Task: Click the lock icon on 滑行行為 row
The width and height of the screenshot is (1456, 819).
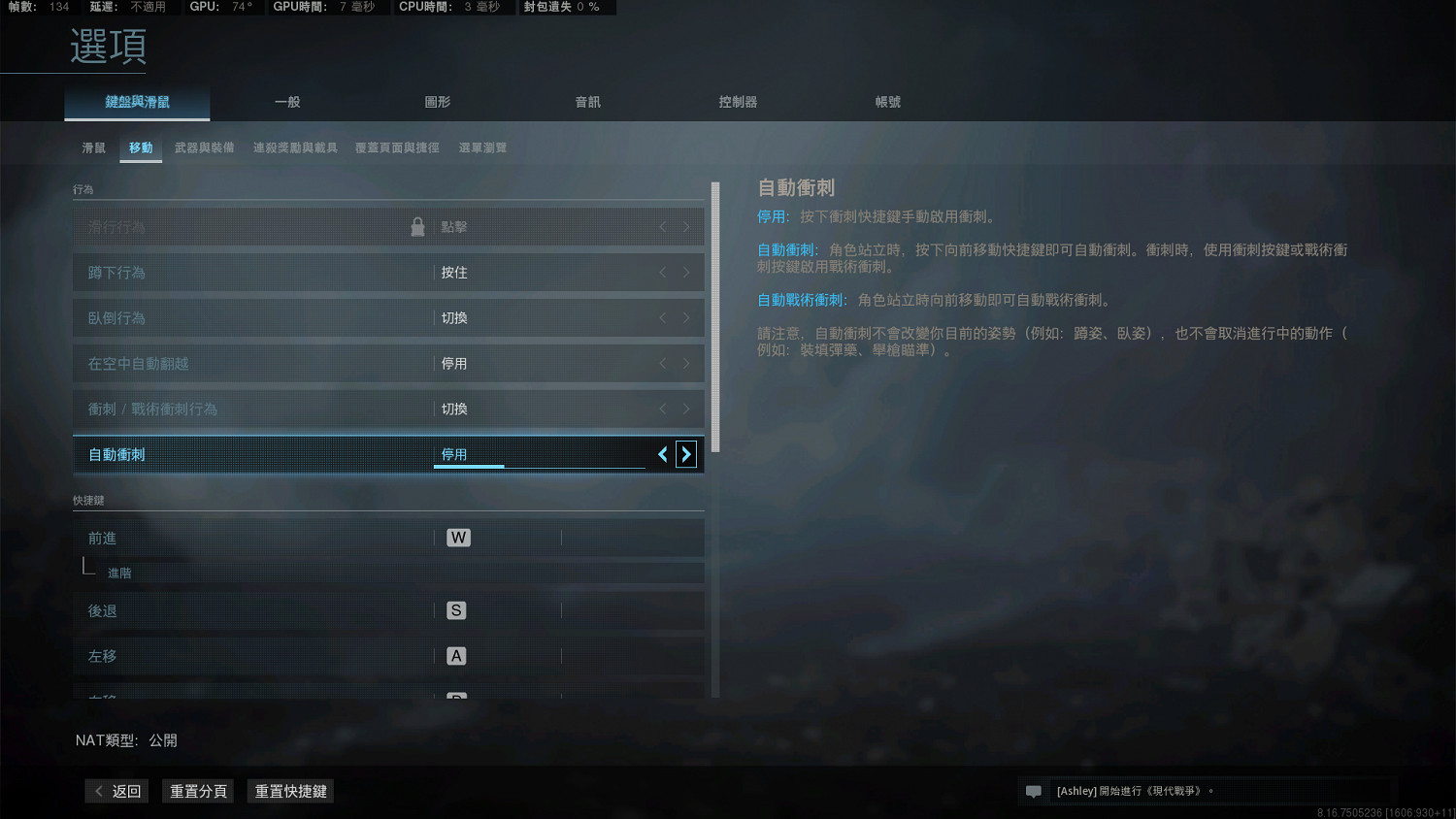Action: (x=417, y=225)
